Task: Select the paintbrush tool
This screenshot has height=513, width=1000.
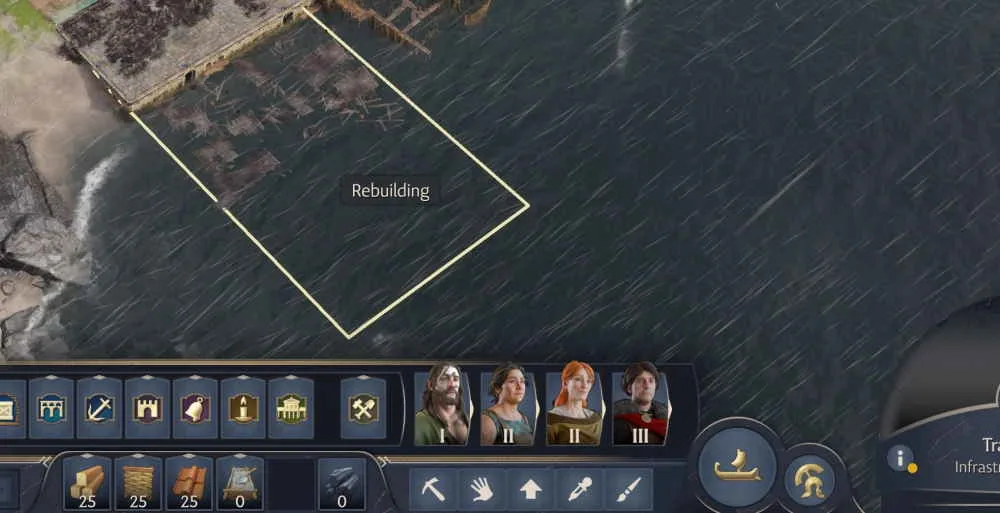Action: (x=628, y=489)
